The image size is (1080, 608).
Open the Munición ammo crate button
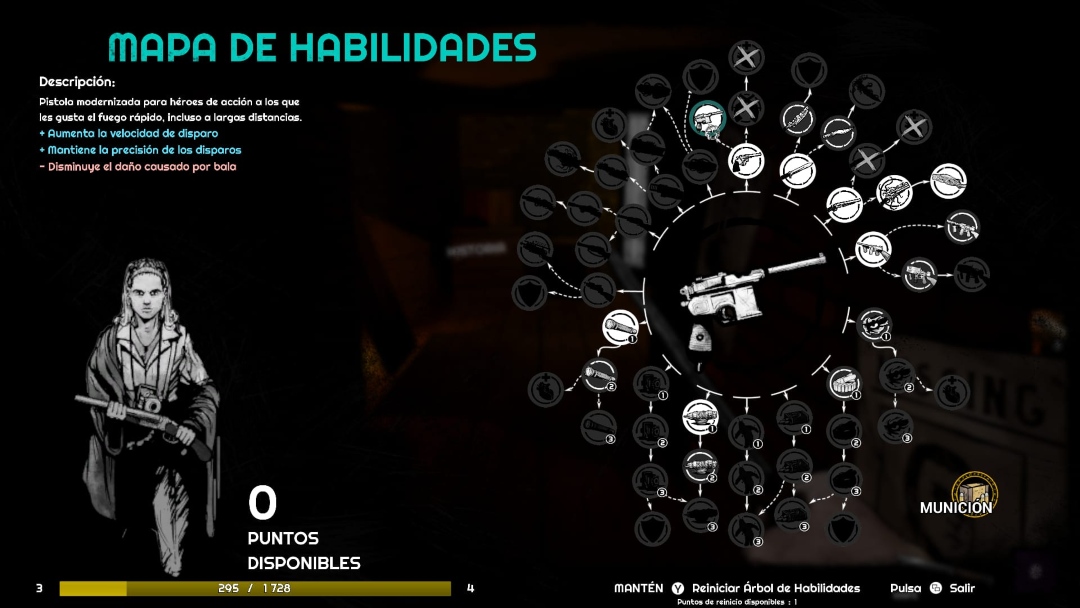[974, 492]
